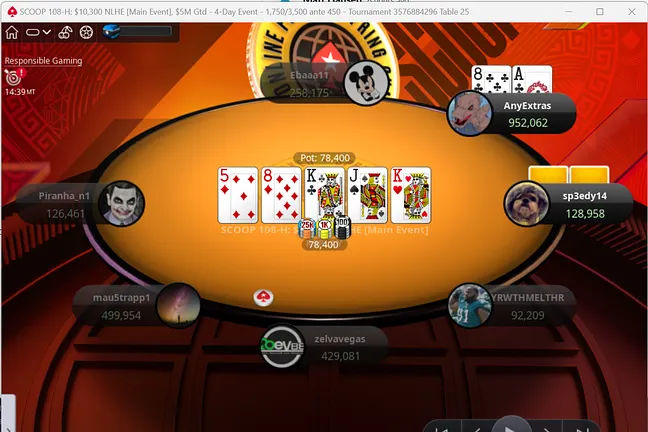The height and width of the screenshot is (432, 648).
Task: Select player Piranha_n1's seat
Action: point(81,204)
